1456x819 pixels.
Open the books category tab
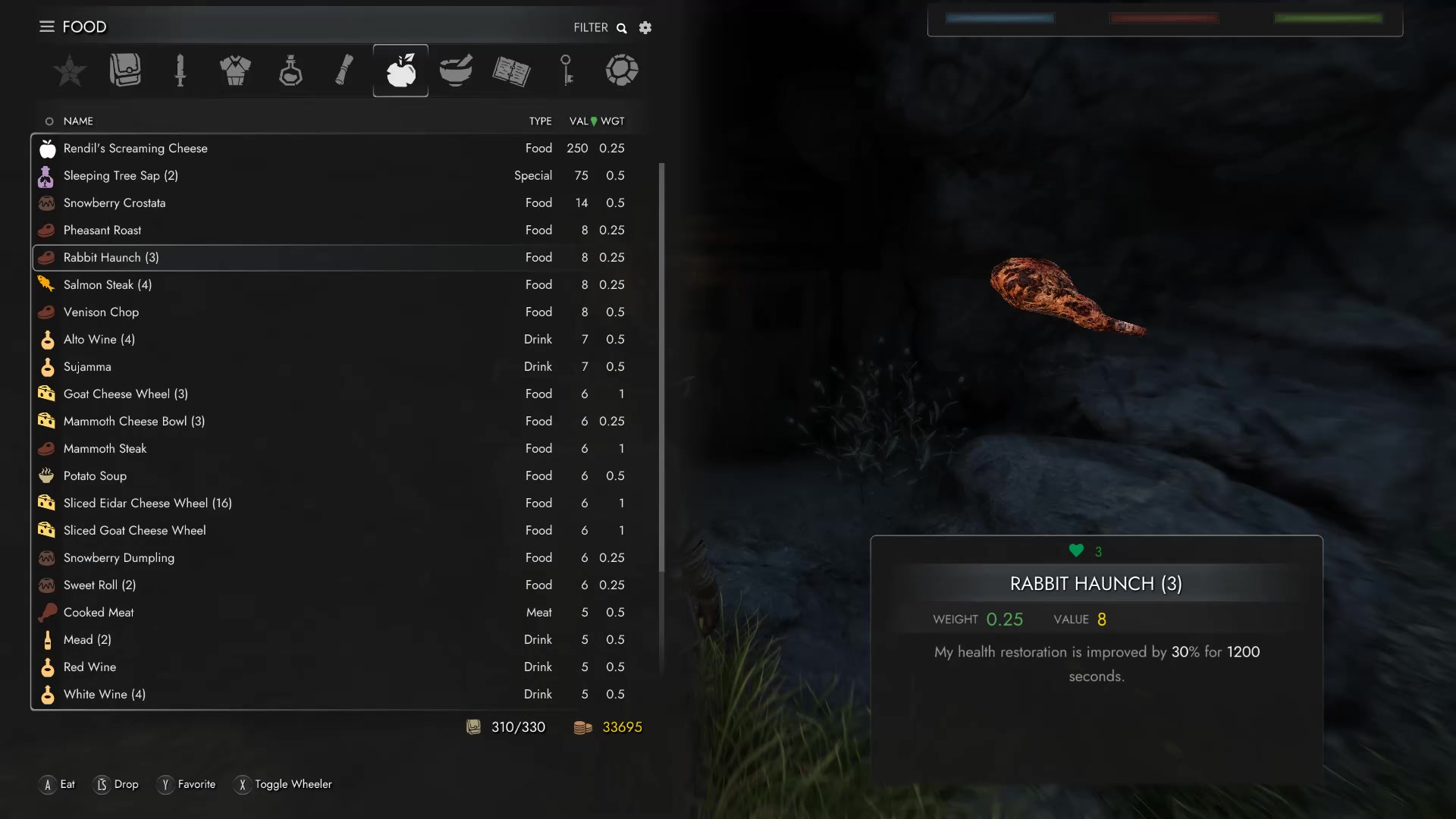coord(511,71)
